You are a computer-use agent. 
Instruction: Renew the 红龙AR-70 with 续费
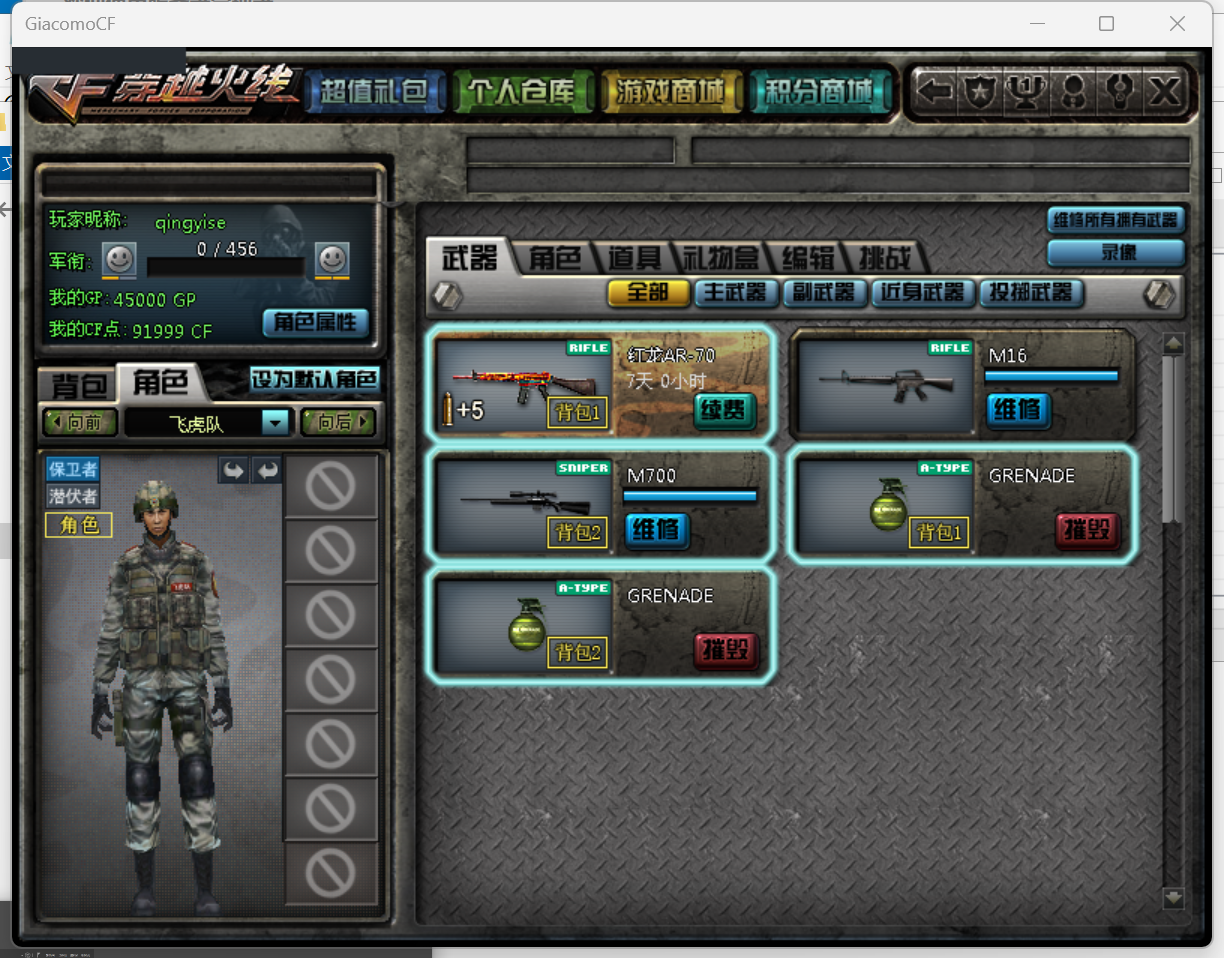pyautogui.click(x=724, y=410)
